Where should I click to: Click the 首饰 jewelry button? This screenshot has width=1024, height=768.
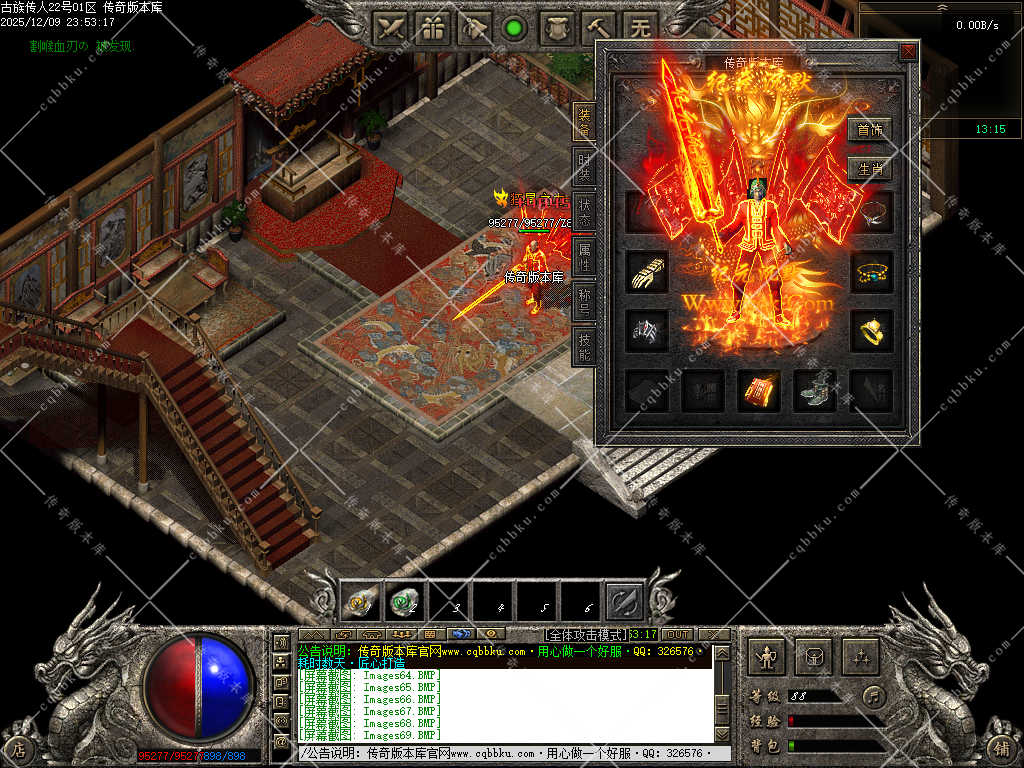click(x=869, y=129)
